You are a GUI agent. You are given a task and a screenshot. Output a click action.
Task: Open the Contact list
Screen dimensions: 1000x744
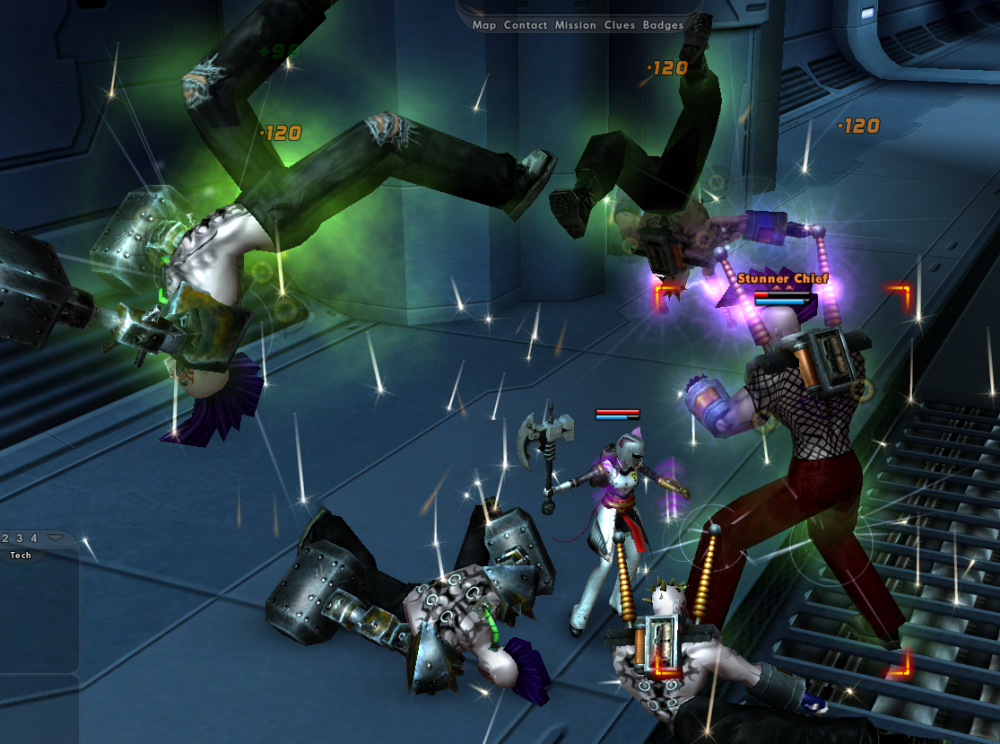[x=525, y=25]
